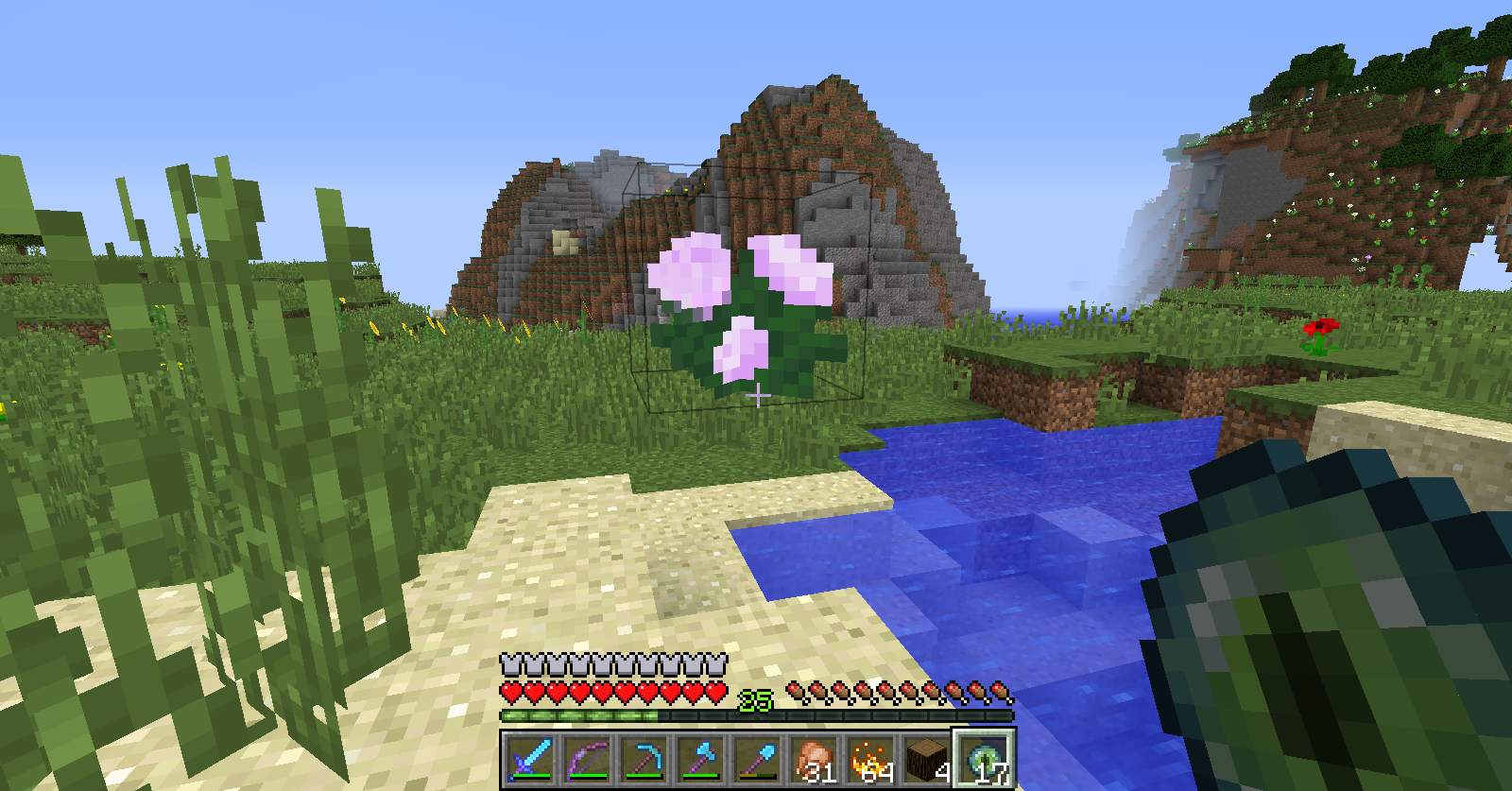The height and width of the screenshot is (791, 1512).
Task: Click the Eye of Ender hotbar slot
Action: click(984, 759)
